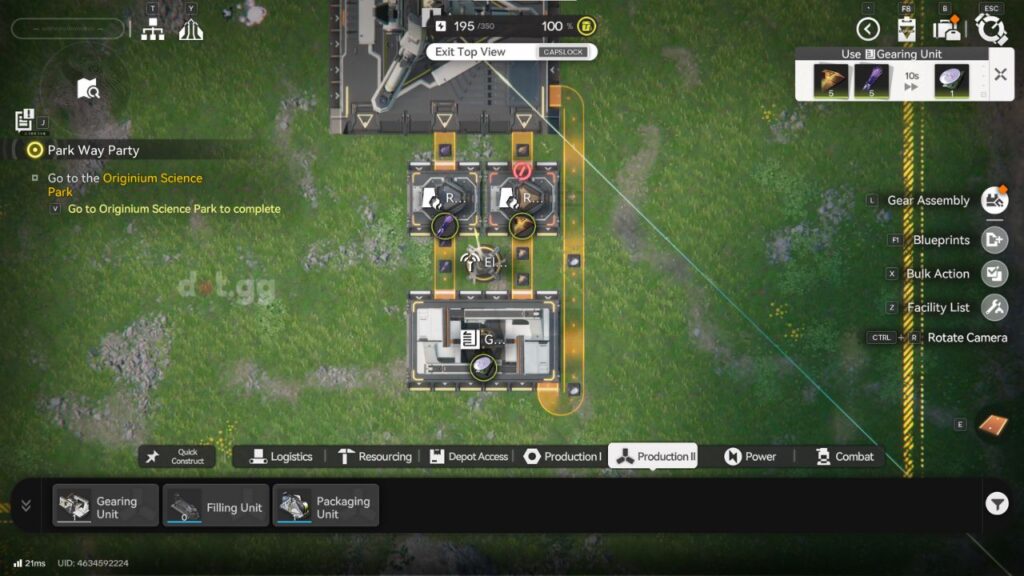The image size is (1024, 576).
Task: Close the Gearing Unit recipe panel
Action: 1000,75
